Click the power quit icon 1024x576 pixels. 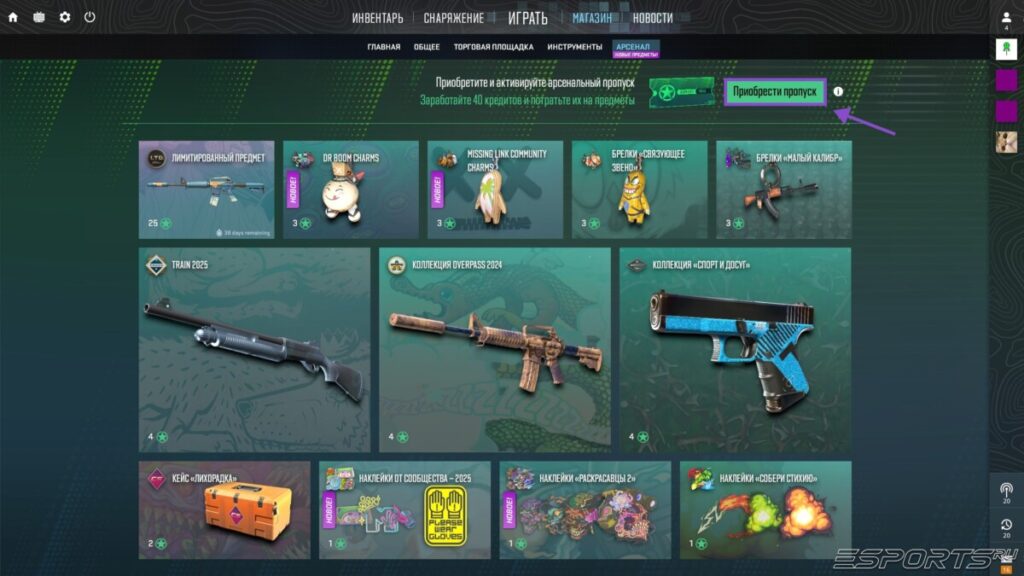pyautogui.click(x=90, y=17)
